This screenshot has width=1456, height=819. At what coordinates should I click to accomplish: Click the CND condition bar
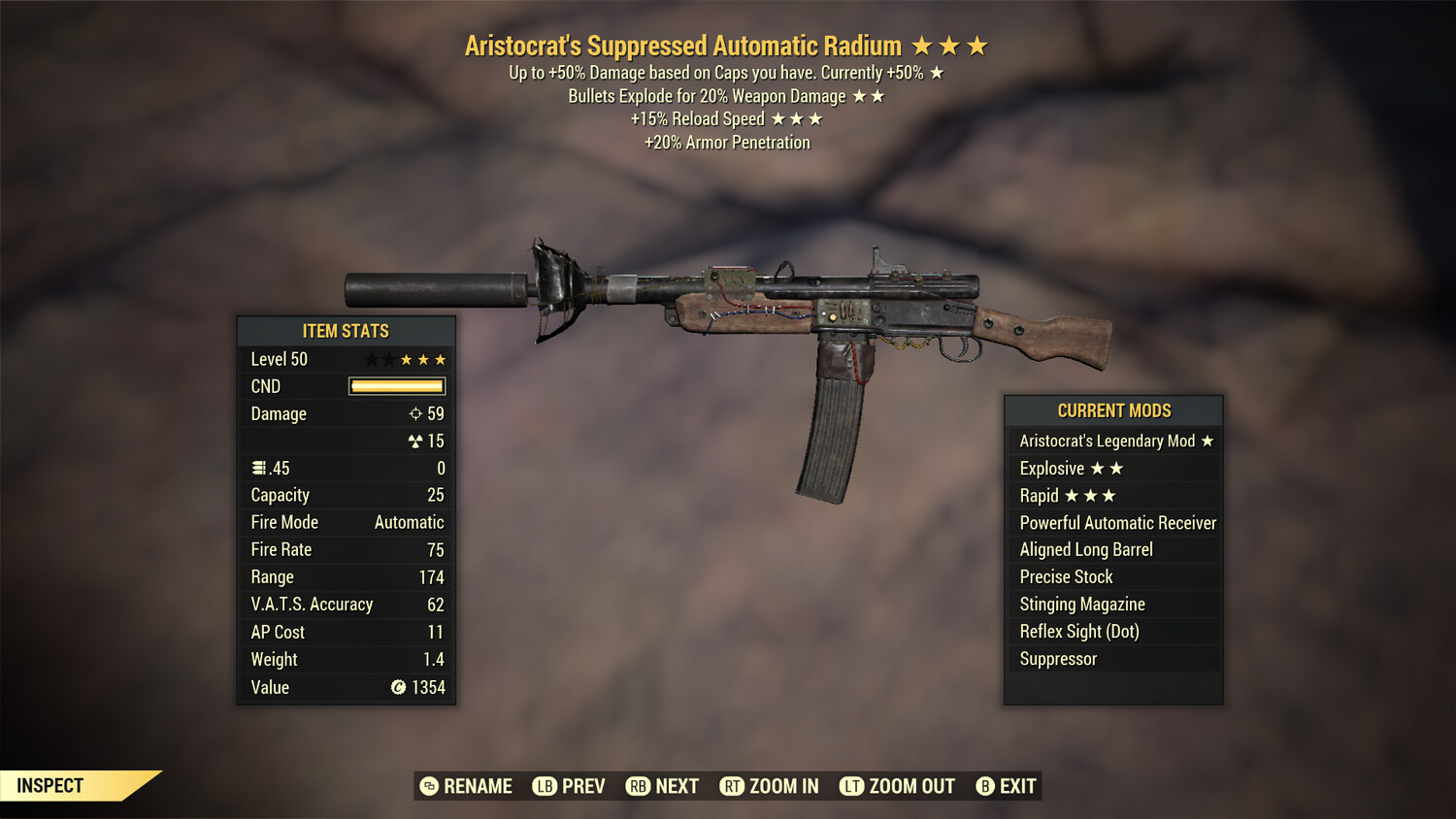click(x=396, y=386)
